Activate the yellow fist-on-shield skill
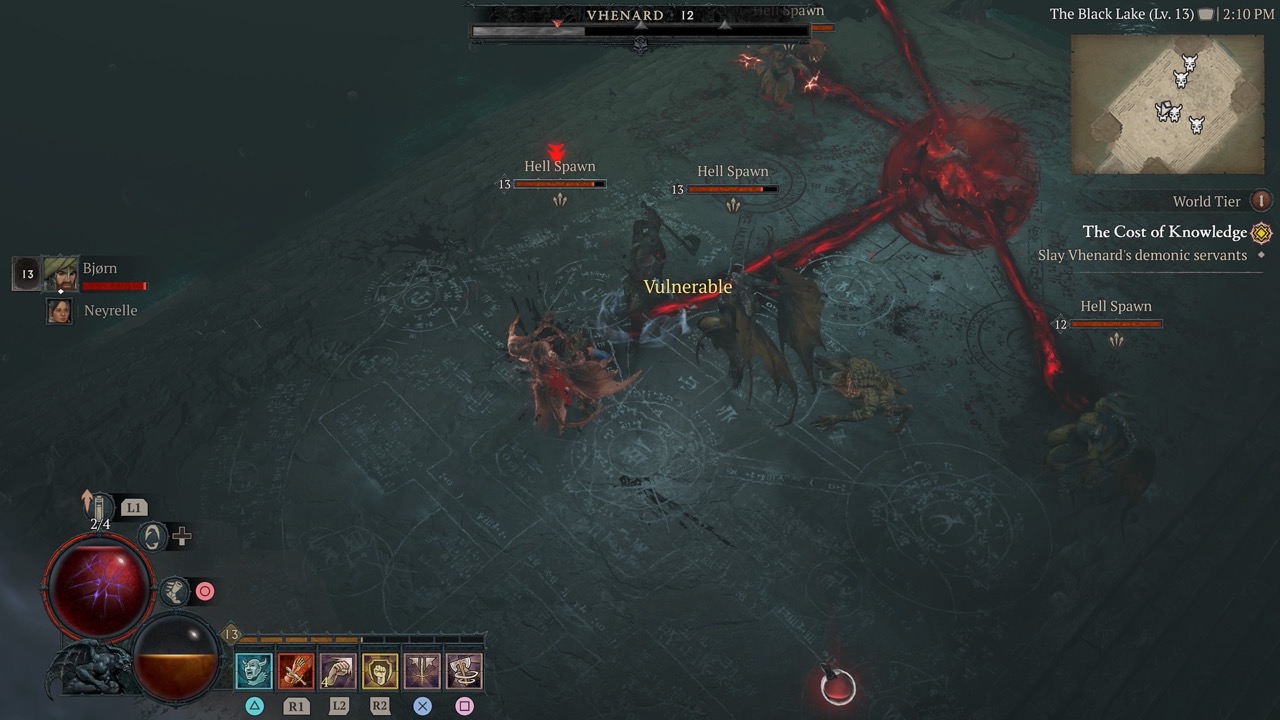1280x720 pixels. coord(380,671)
